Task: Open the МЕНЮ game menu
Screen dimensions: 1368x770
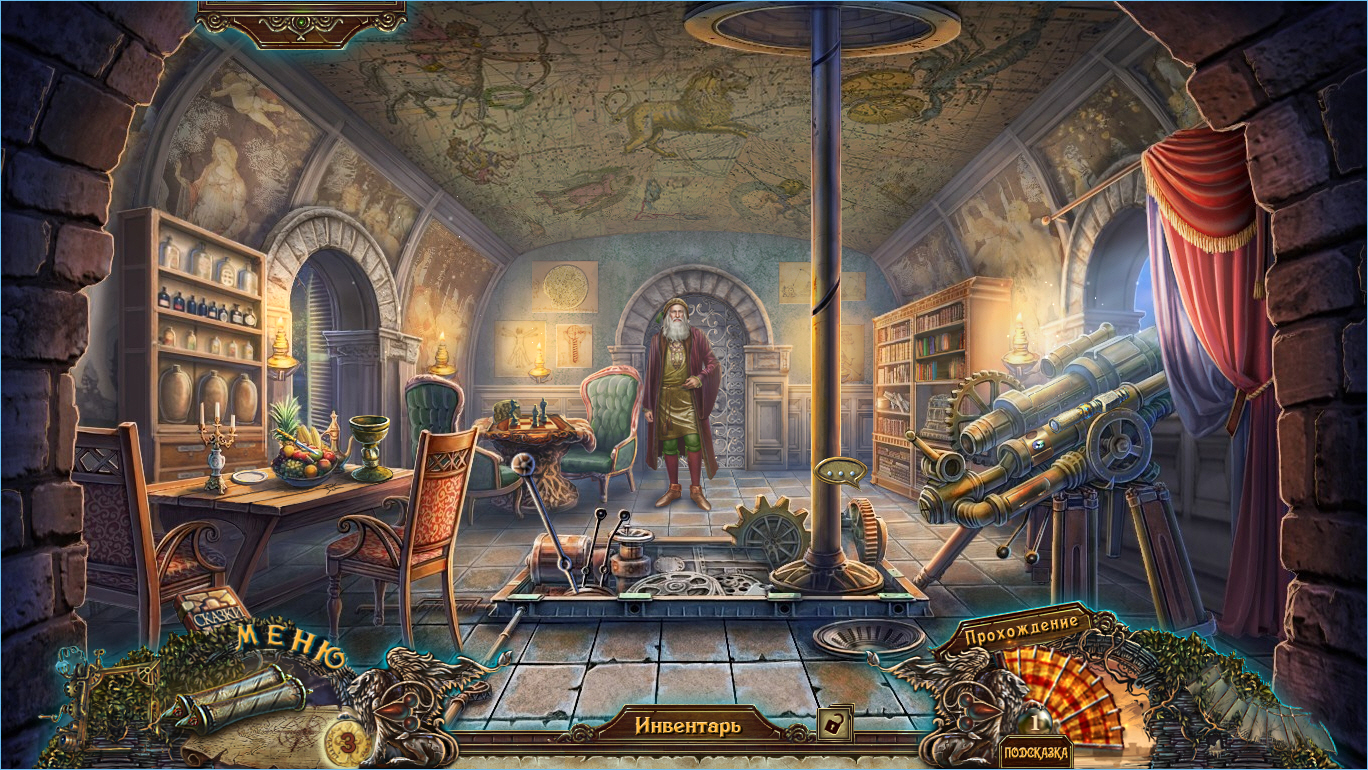Action: (291, 648)
